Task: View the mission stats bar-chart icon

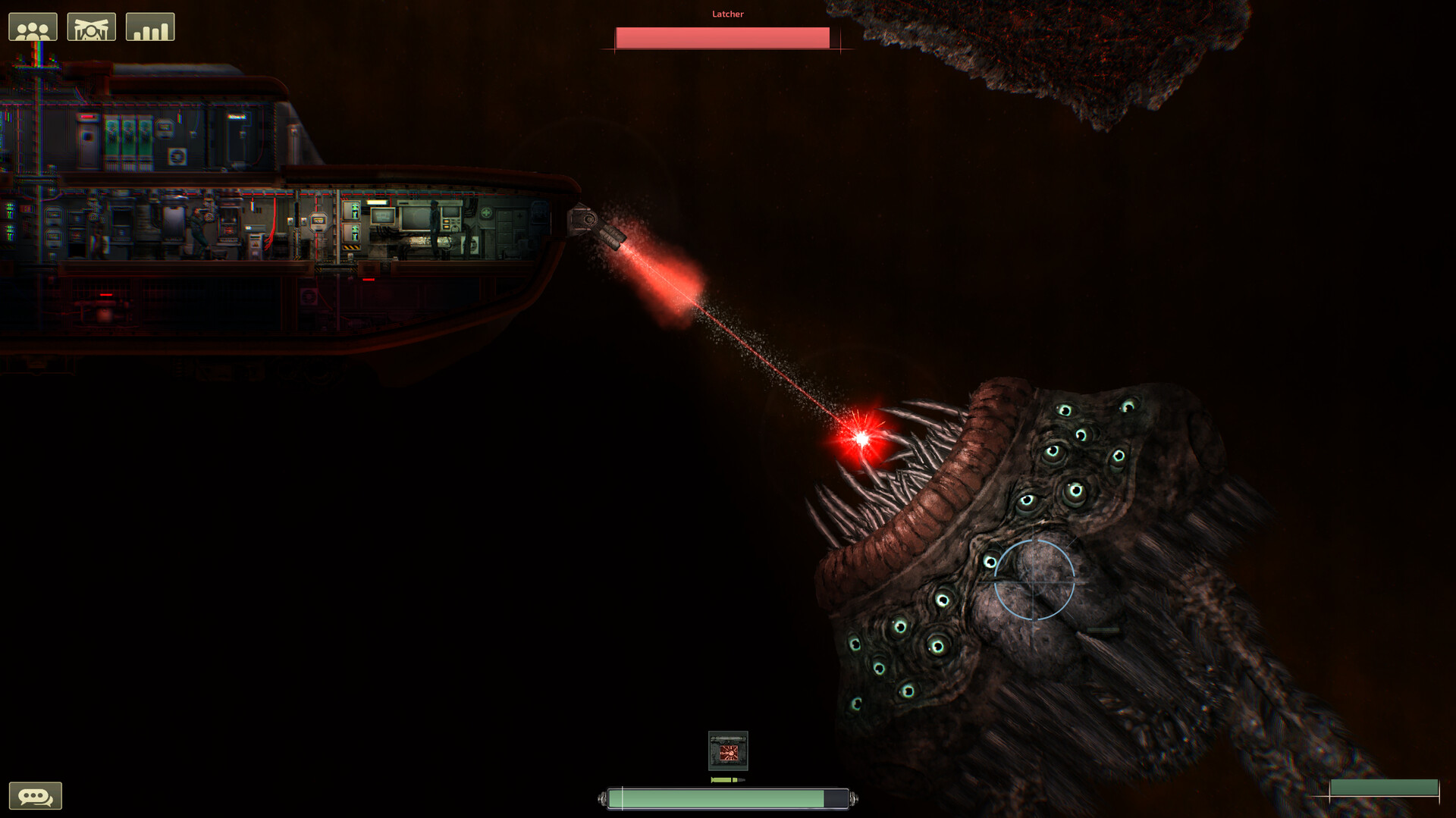Action: [x=151, y=25]
